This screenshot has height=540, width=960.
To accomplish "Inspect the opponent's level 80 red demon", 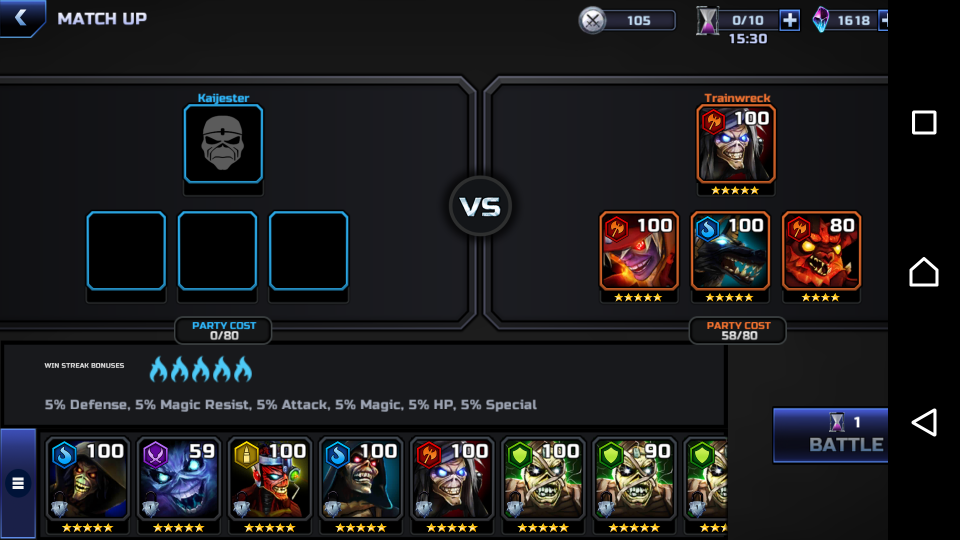I will [x=821, y=251].
